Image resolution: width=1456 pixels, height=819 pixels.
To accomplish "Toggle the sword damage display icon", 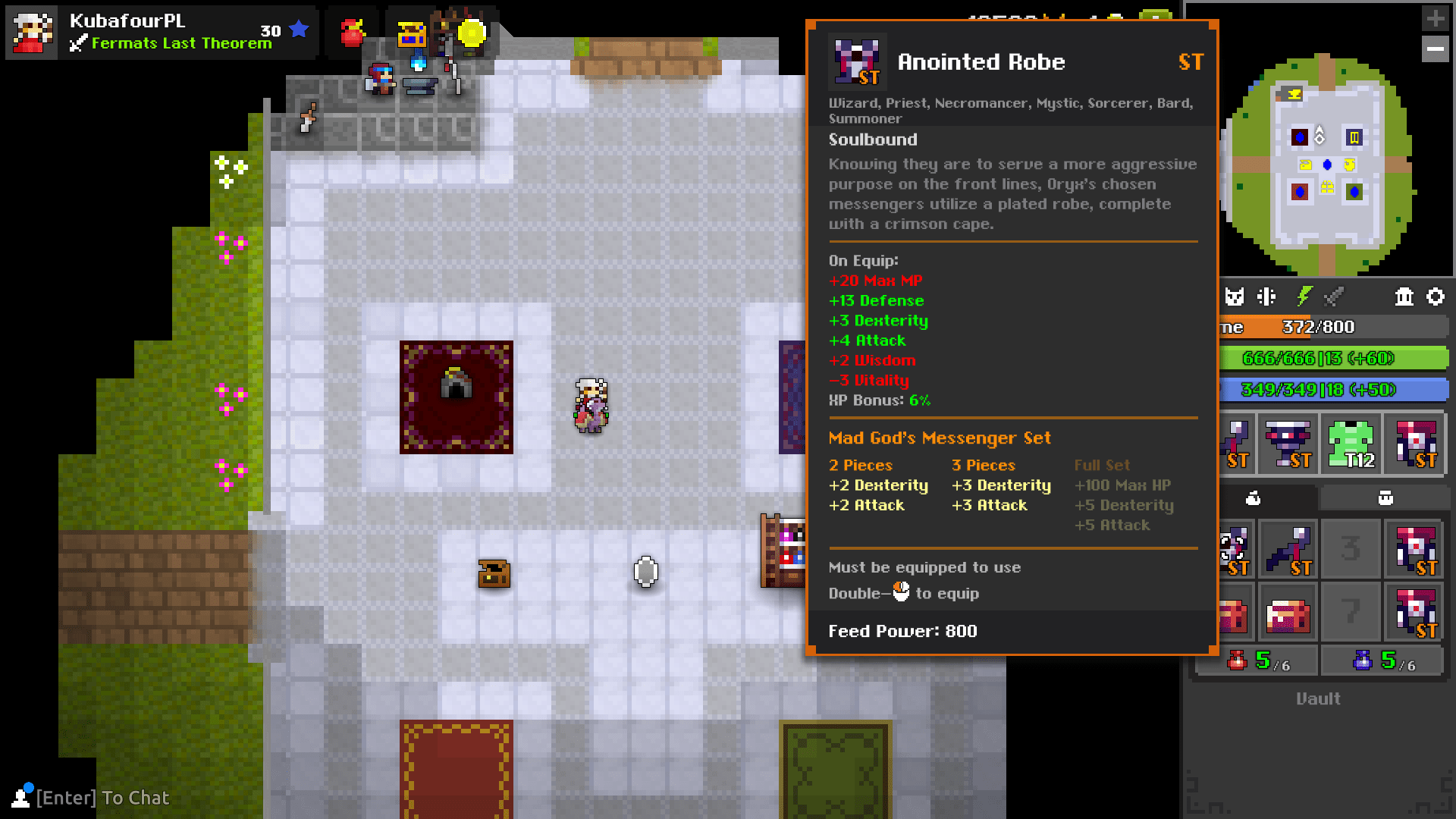I will (1335, 297).
